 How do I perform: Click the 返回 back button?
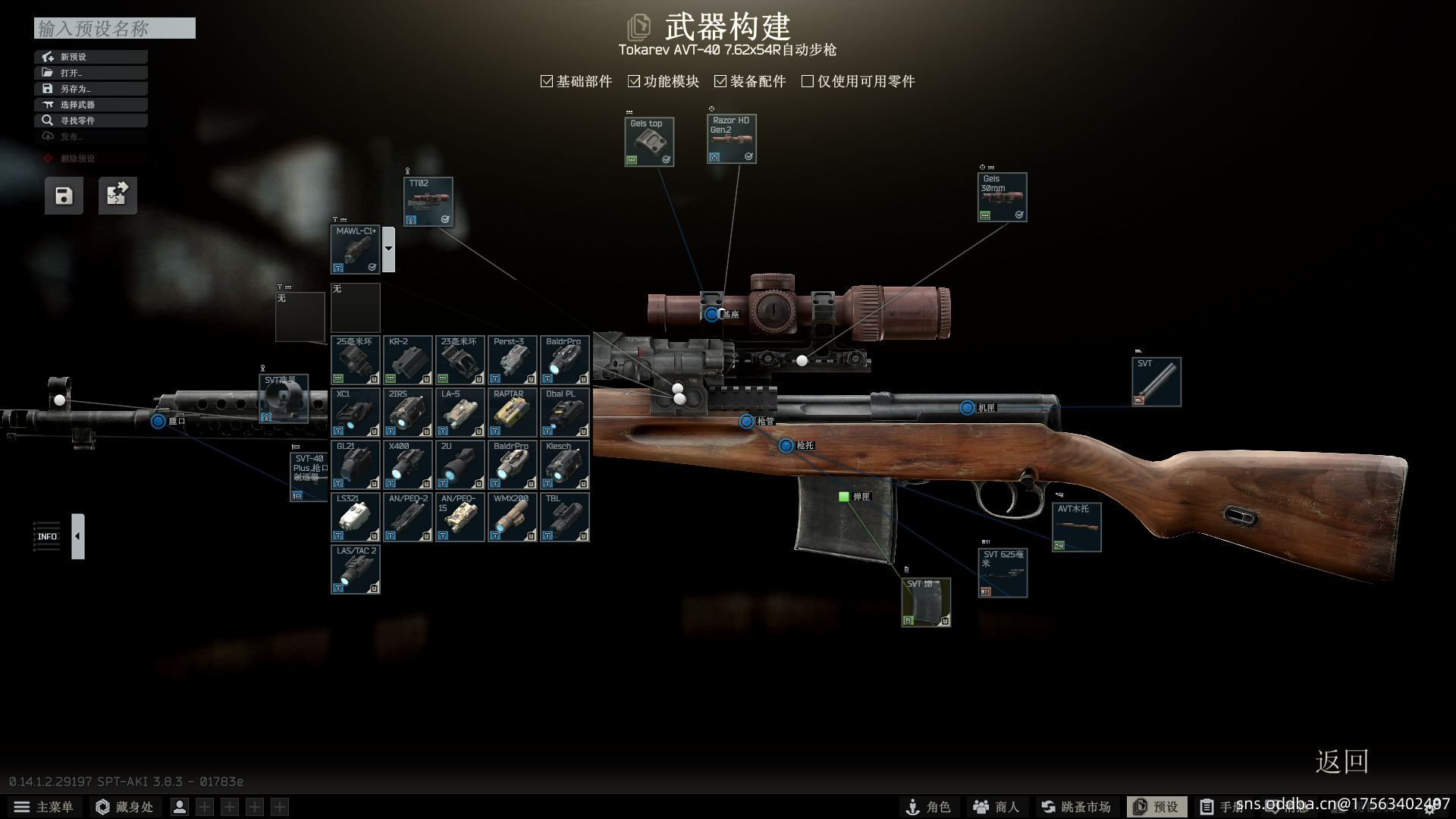(x=1342, y=762)
